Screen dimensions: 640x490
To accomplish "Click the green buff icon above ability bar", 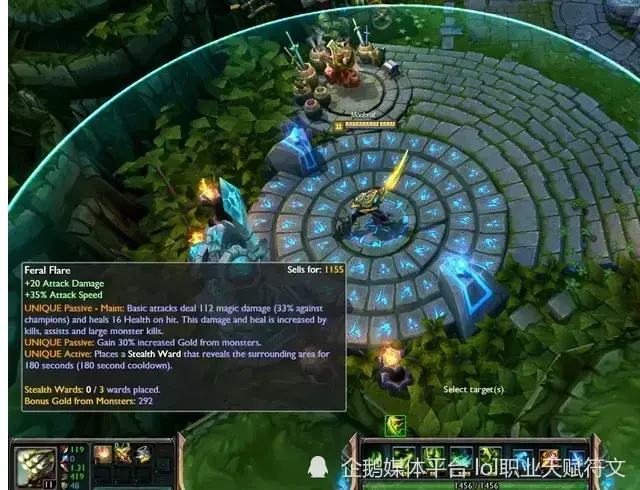I will coord(396,426).
